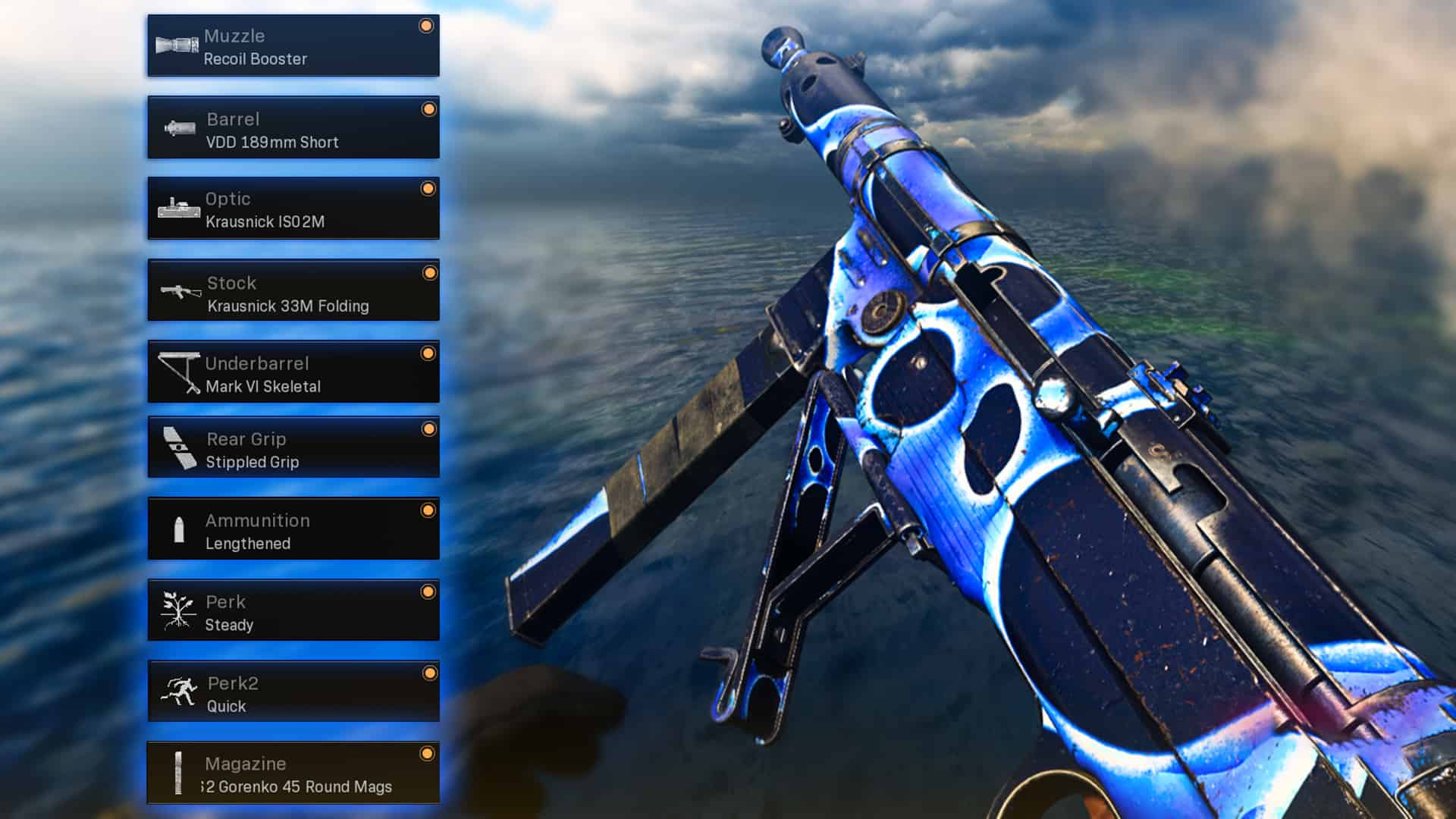The width and height of the screenshot is (1456, 819).
Task: Select the Ammunition Lengthened slot
Action: tap(293, 530)
